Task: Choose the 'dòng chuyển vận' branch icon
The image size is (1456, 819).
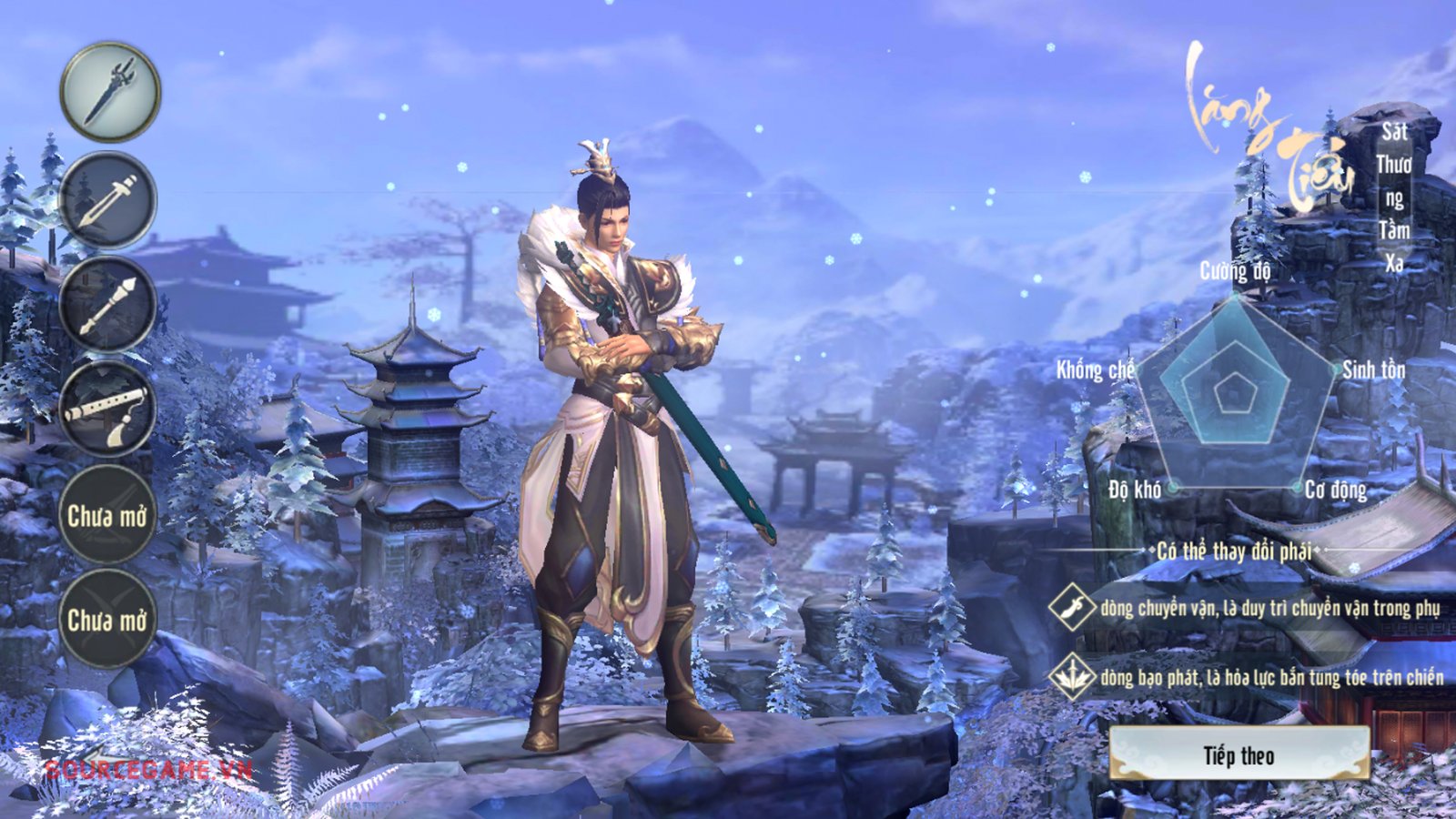Action: (x=1071, y=607)
